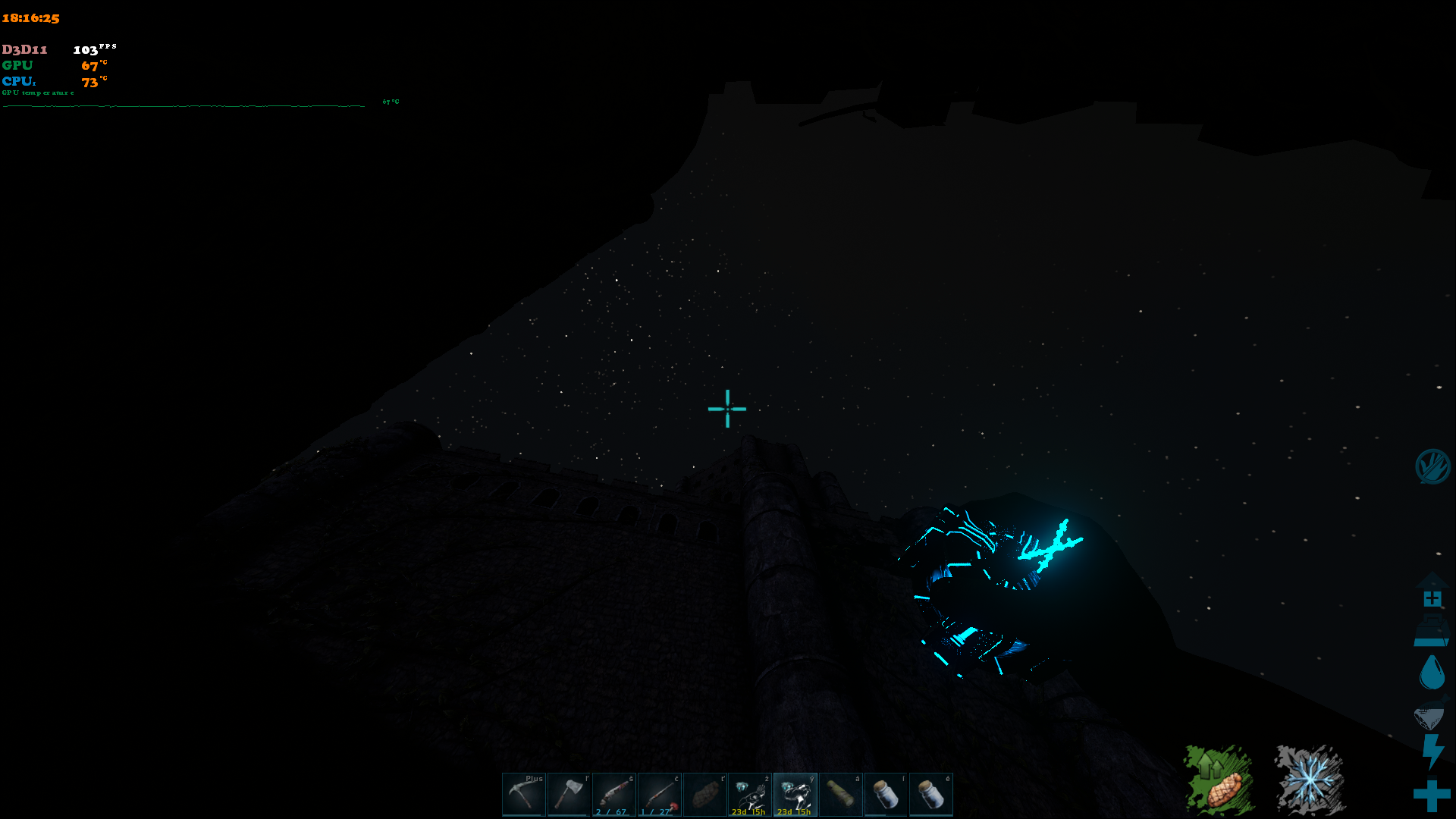Image resolution: width=1456 pixels, height=819 pixels.
Task: Use the water jar labeled í
Action: coord(886,794)
